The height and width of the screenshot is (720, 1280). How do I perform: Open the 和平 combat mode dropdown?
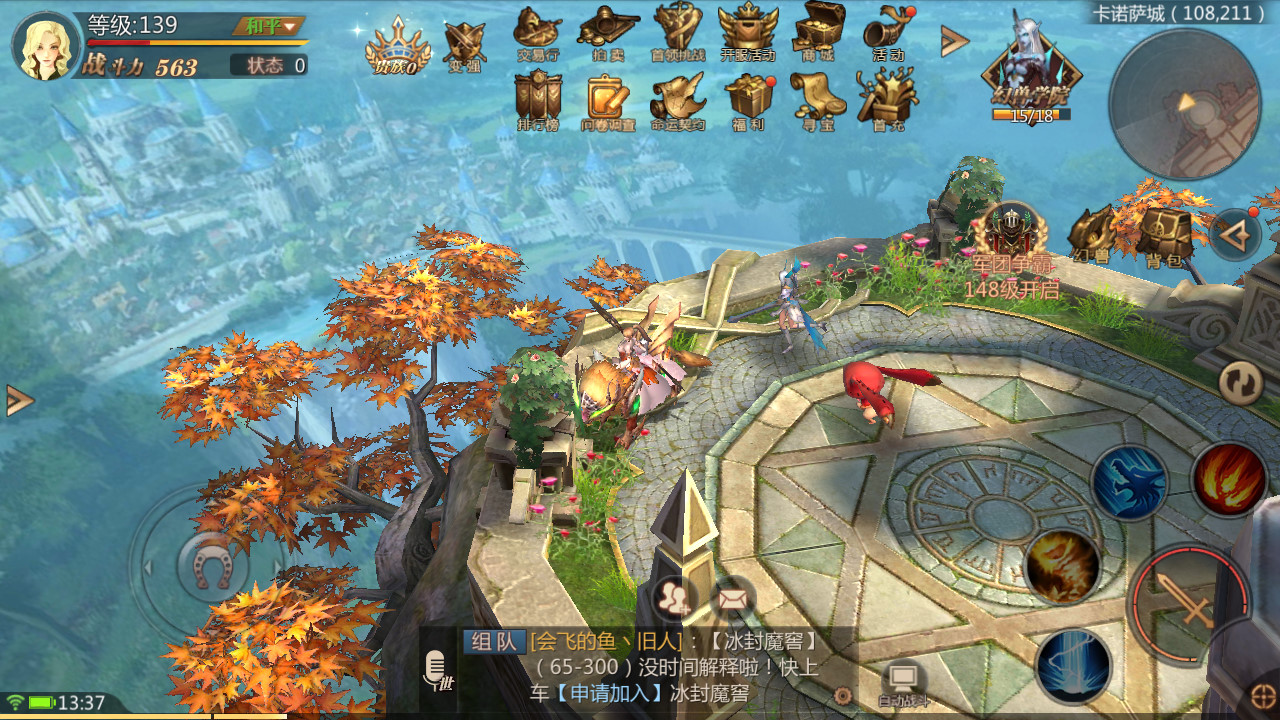tap(270, 26)
